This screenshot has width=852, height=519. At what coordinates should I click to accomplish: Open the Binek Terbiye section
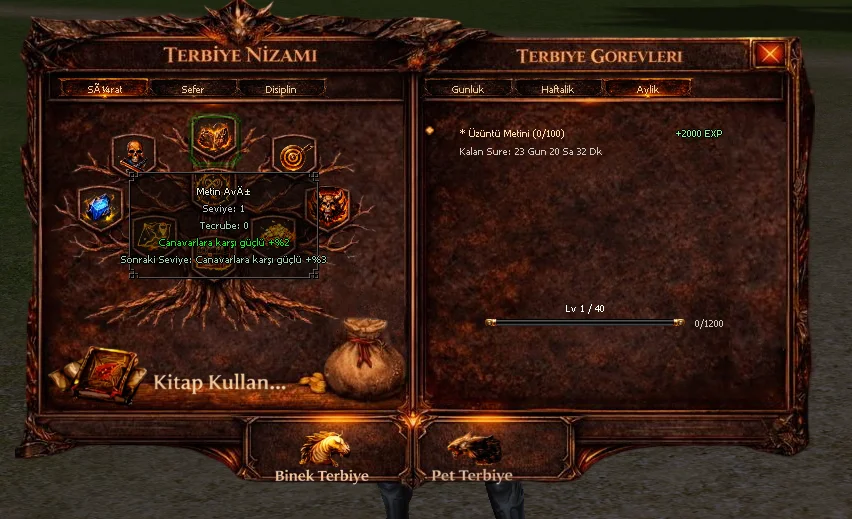[323, 457]
